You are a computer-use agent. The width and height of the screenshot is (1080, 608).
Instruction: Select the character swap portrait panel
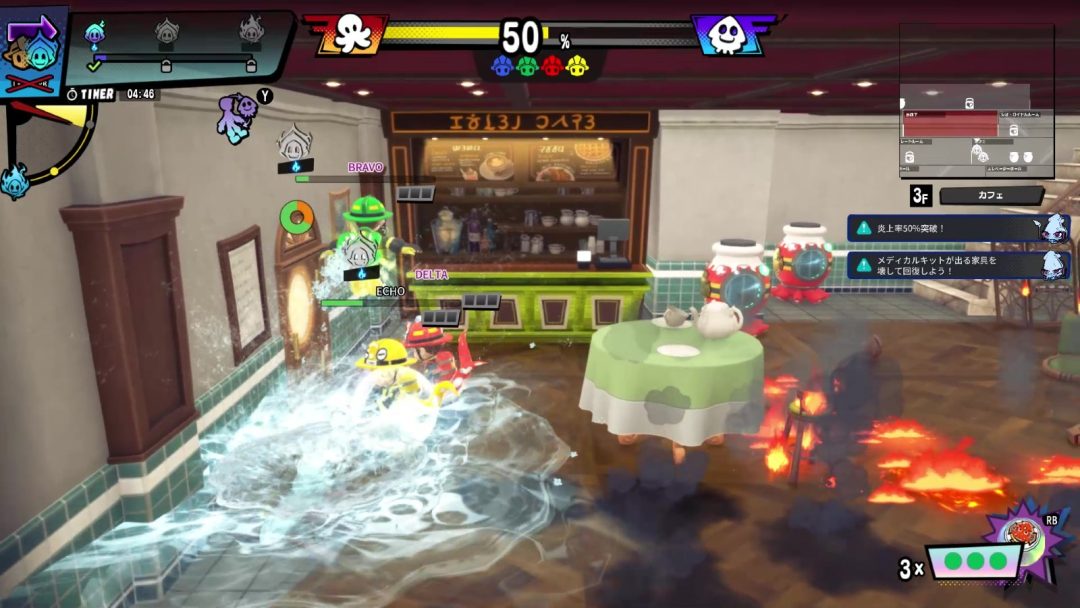coord(34,52)
